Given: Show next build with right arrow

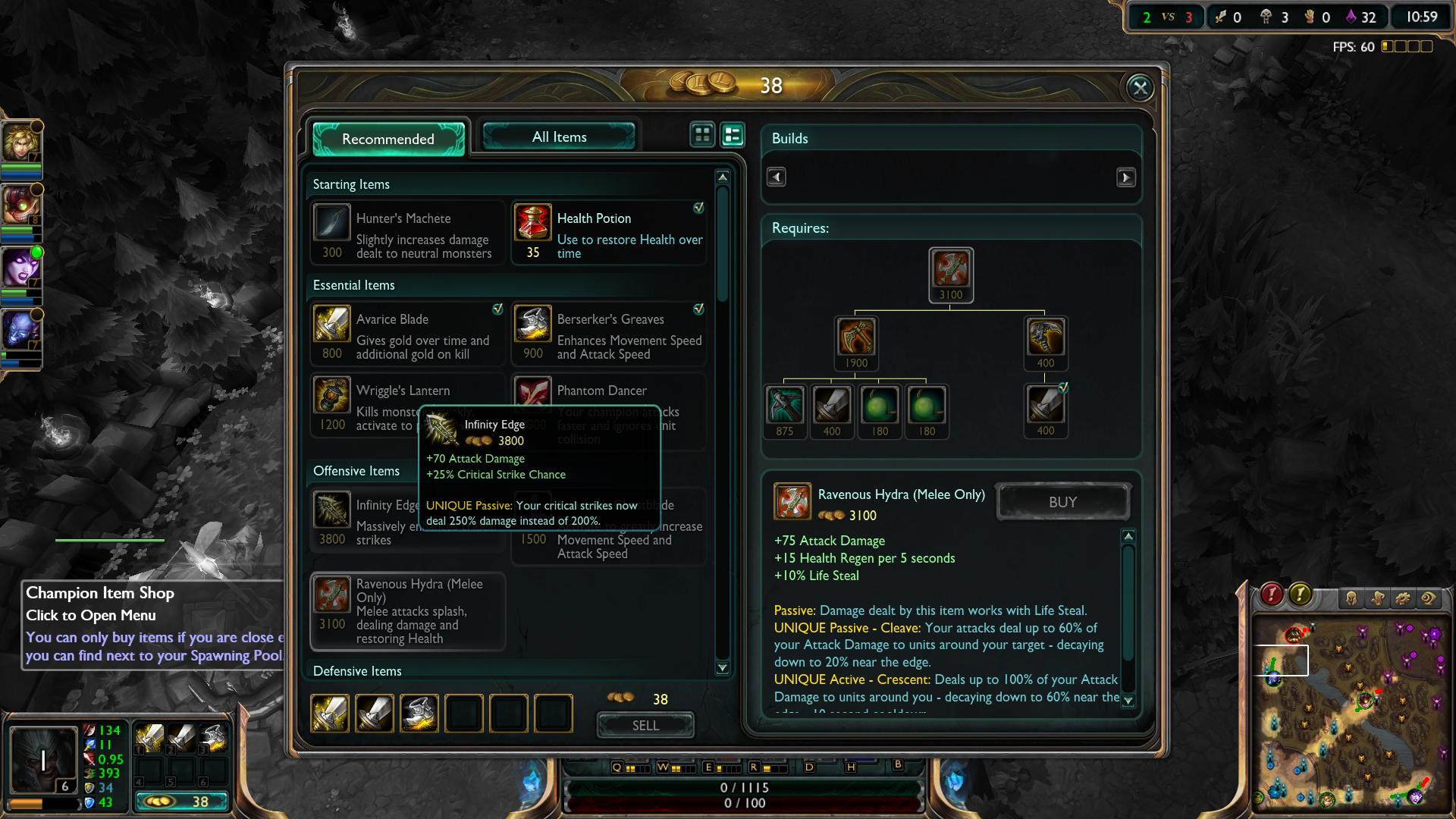Looking at the screenshot, I should coord(1125,177).
